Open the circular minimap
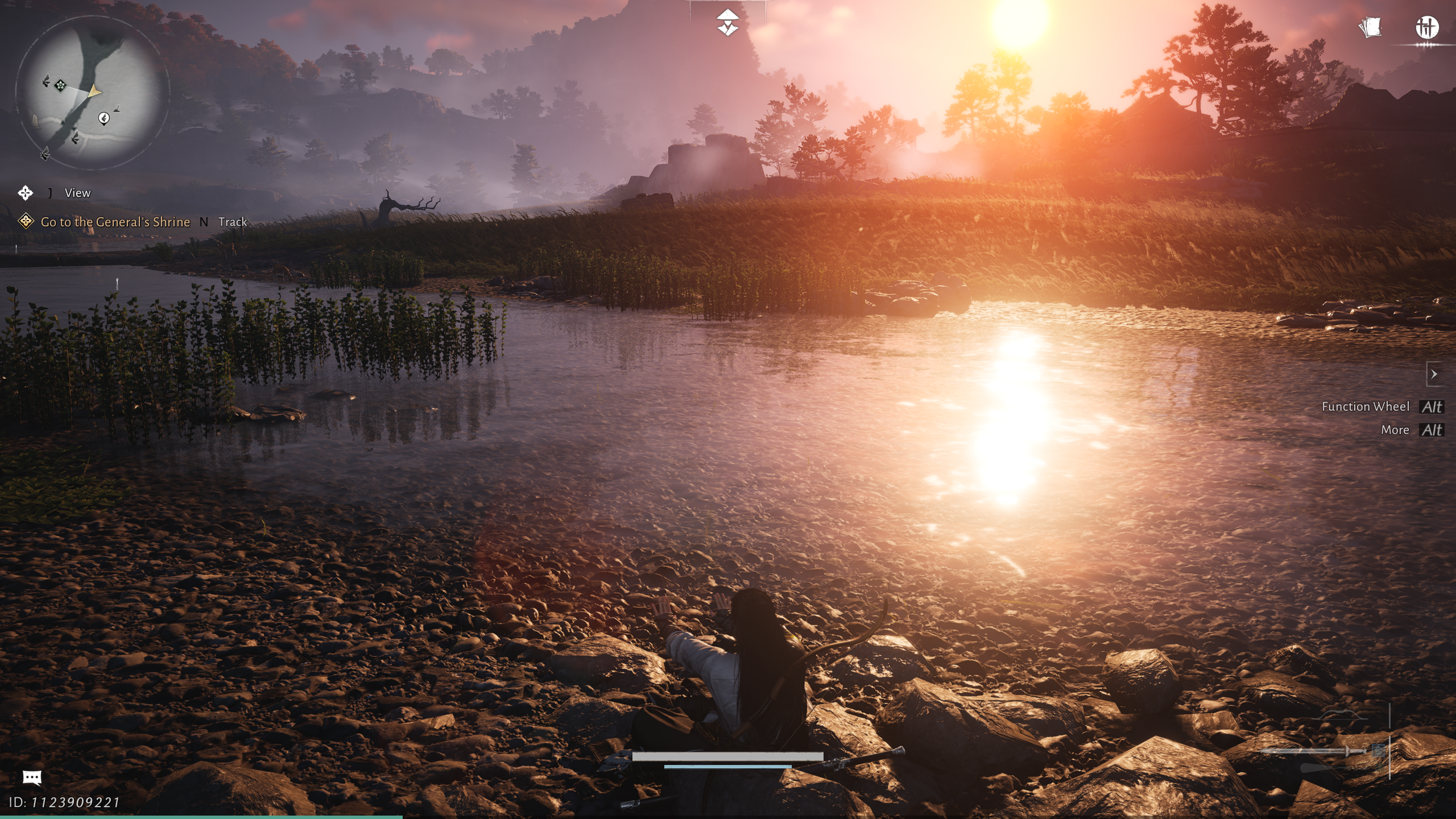The width and height of the screenshot is (1456, 819). coord(92,93)
